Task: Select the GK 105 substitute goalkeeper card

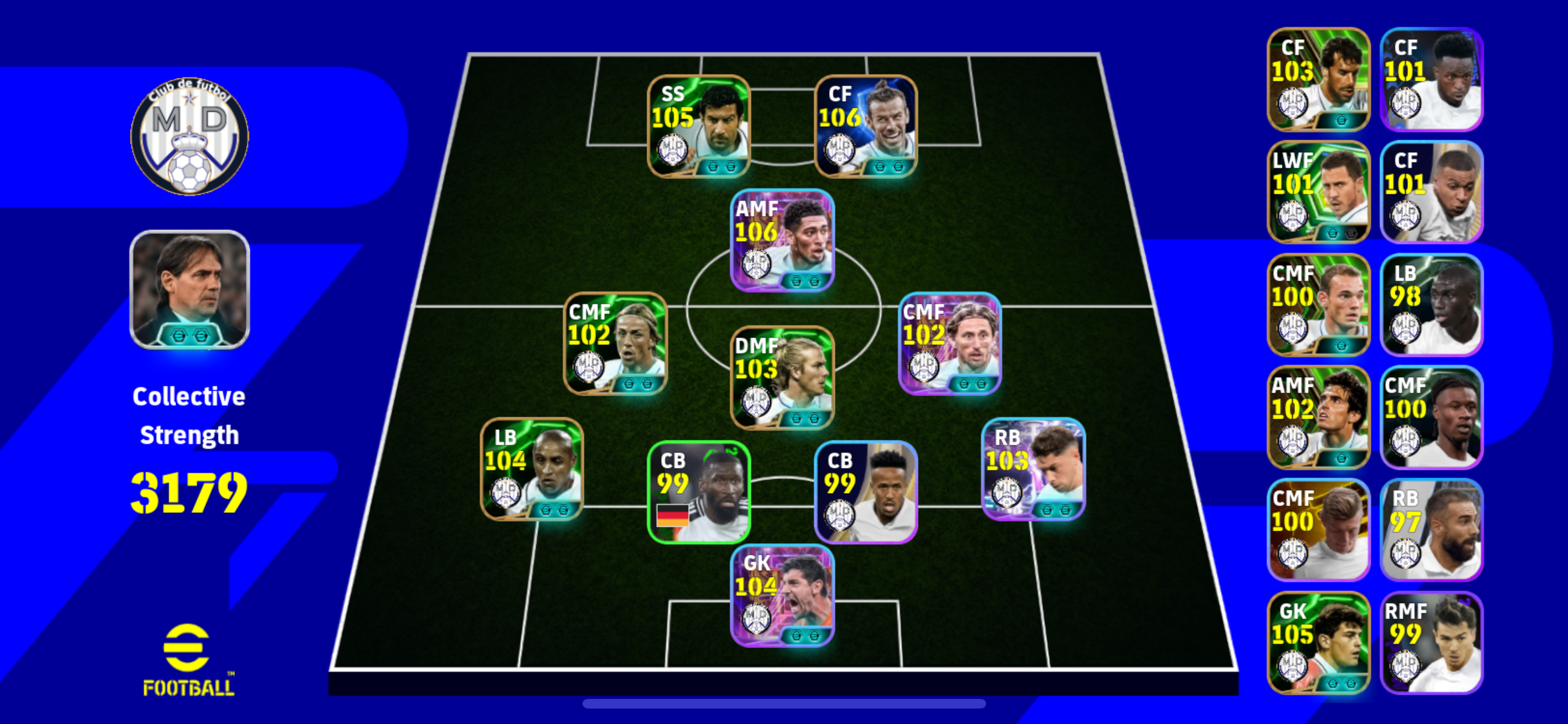Action: pyautogui.click(x=1318, y=643)
